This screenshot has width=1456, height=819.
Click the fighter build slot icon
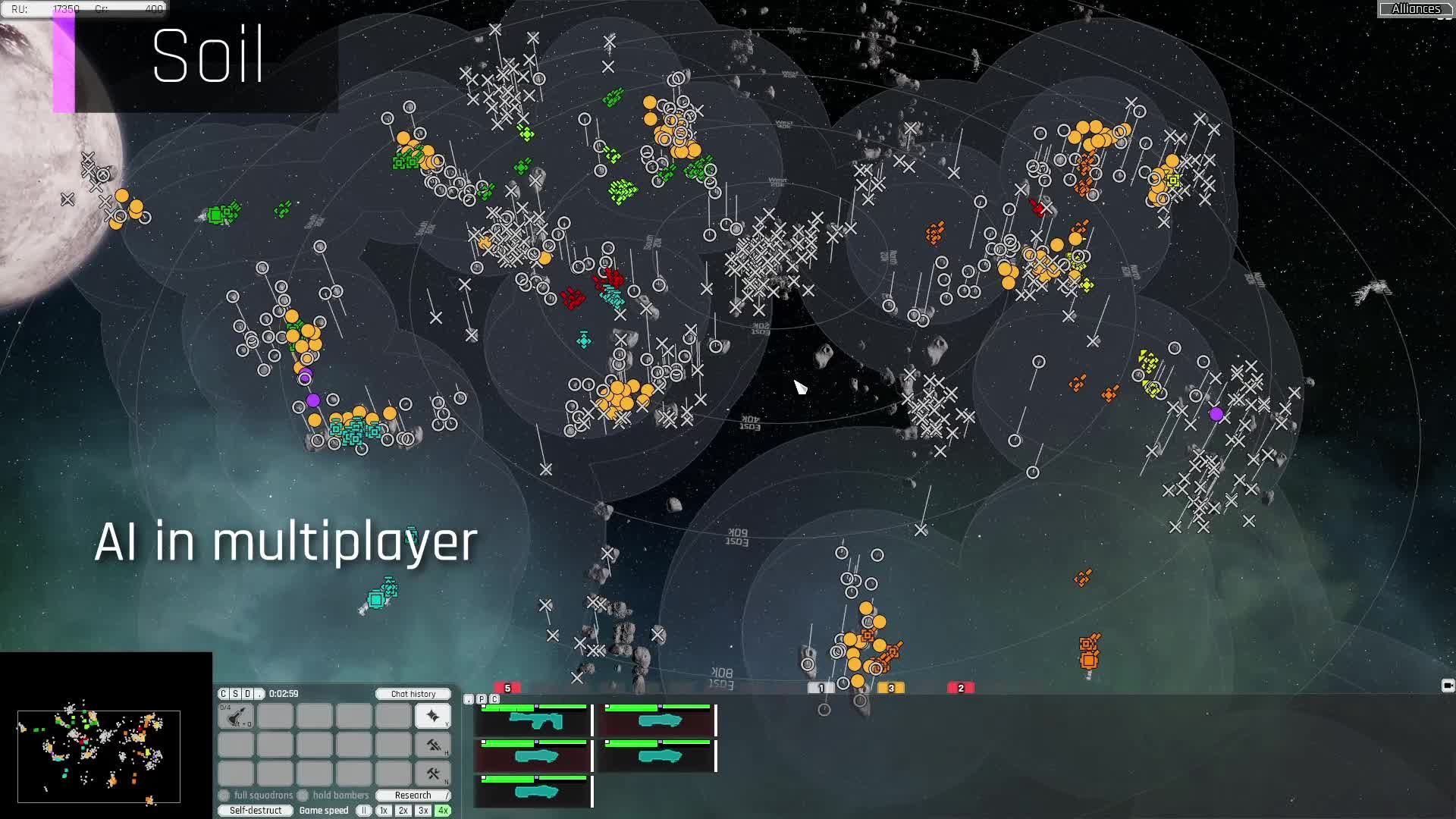[x=236, y=716]
